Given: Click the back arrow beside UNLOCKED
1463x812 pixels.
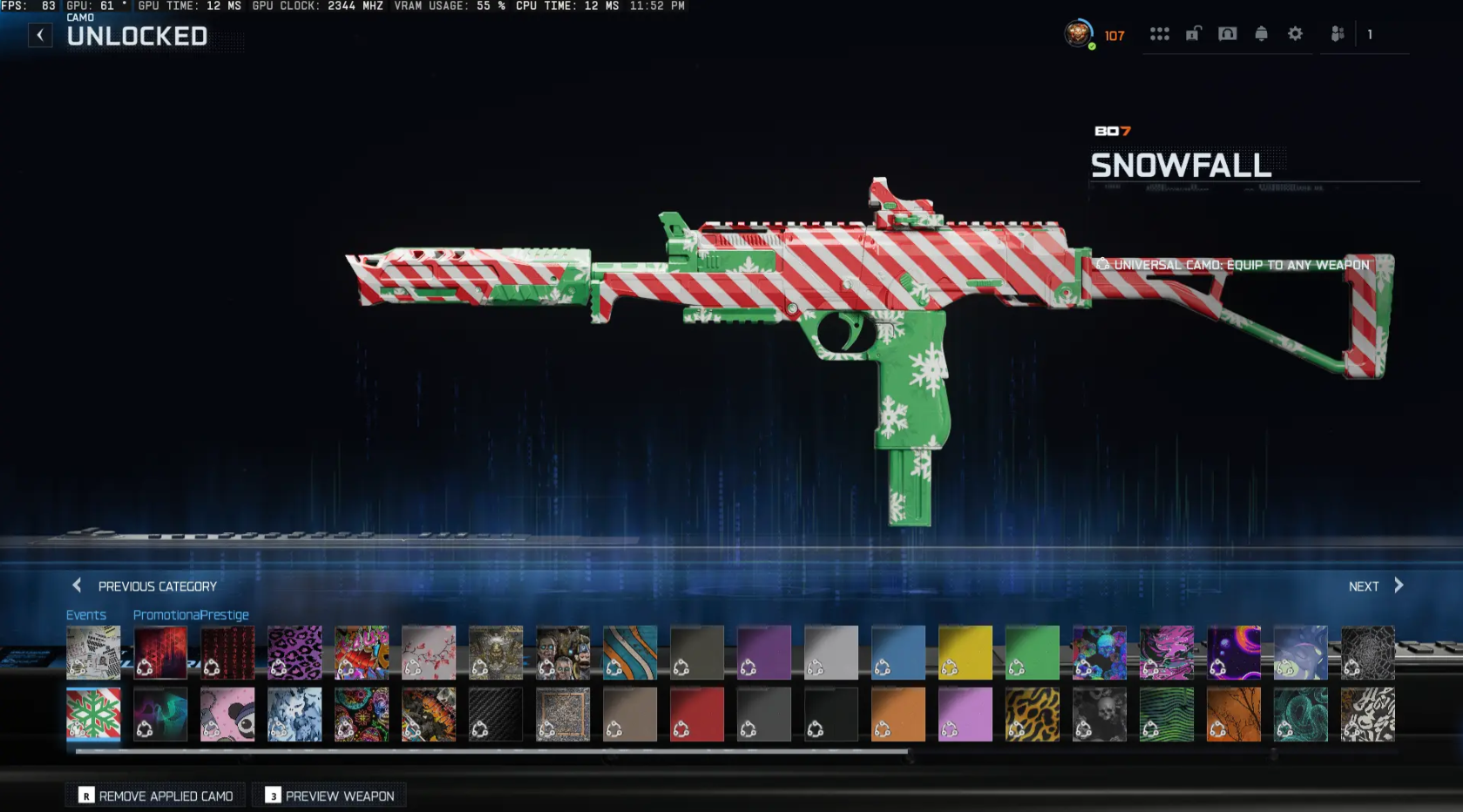Looking at the screenshot, I should click(39, 34).
